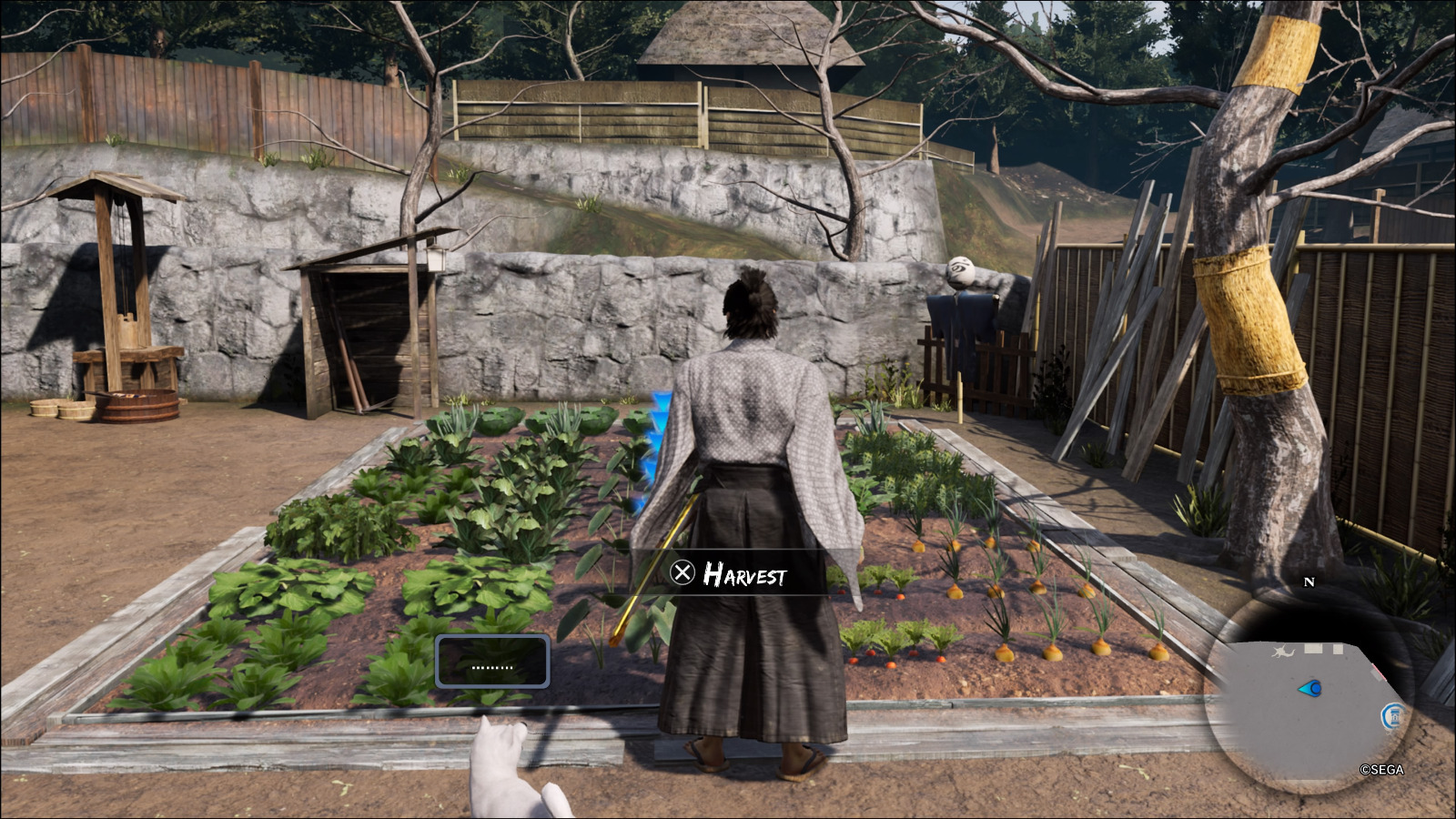Click the blue shop marker on the minimap
The height and width of the screenshot is (819, 1456).
pos(1395,715)
